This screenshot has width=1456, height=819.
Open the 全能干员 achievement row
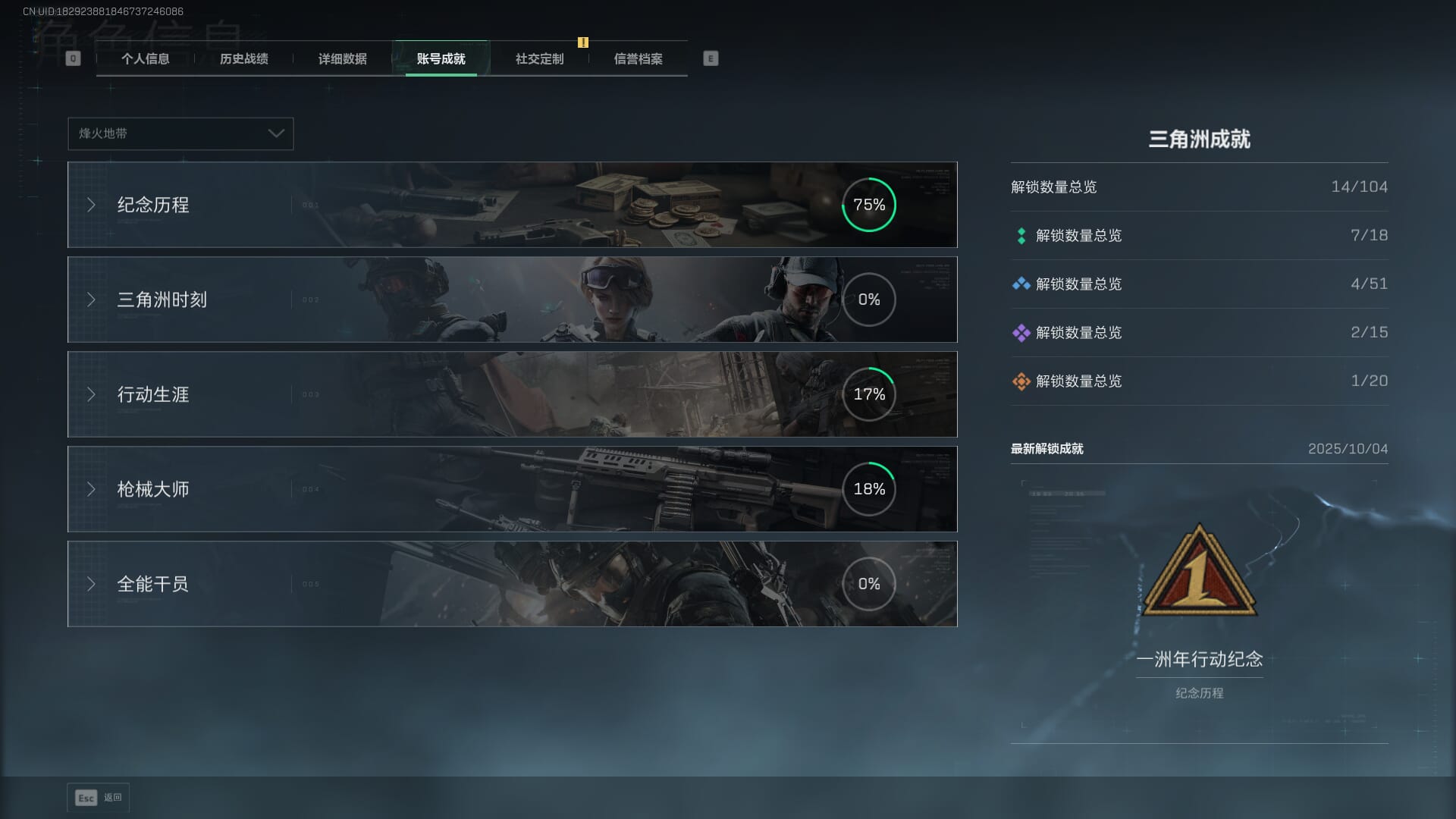(512, 584)
